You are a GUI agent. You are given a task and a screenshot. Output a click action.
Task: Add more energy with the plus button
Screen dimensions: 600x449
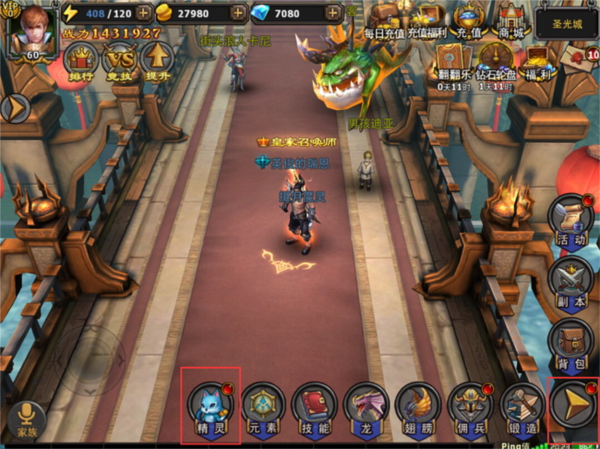144,14
